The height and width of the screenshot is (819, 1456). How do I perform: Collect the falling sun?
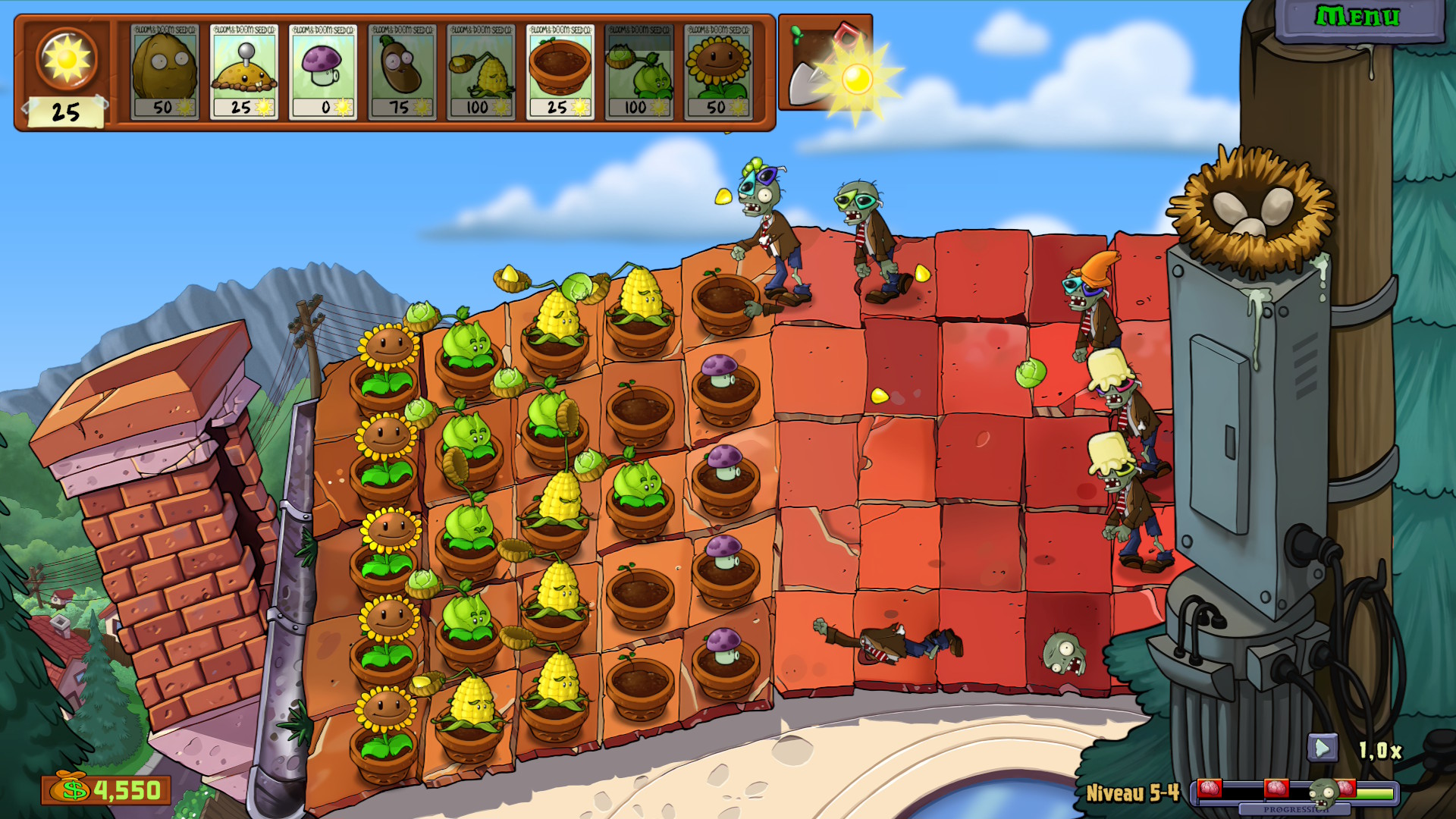pyautogui.click(x=858, y=78)
